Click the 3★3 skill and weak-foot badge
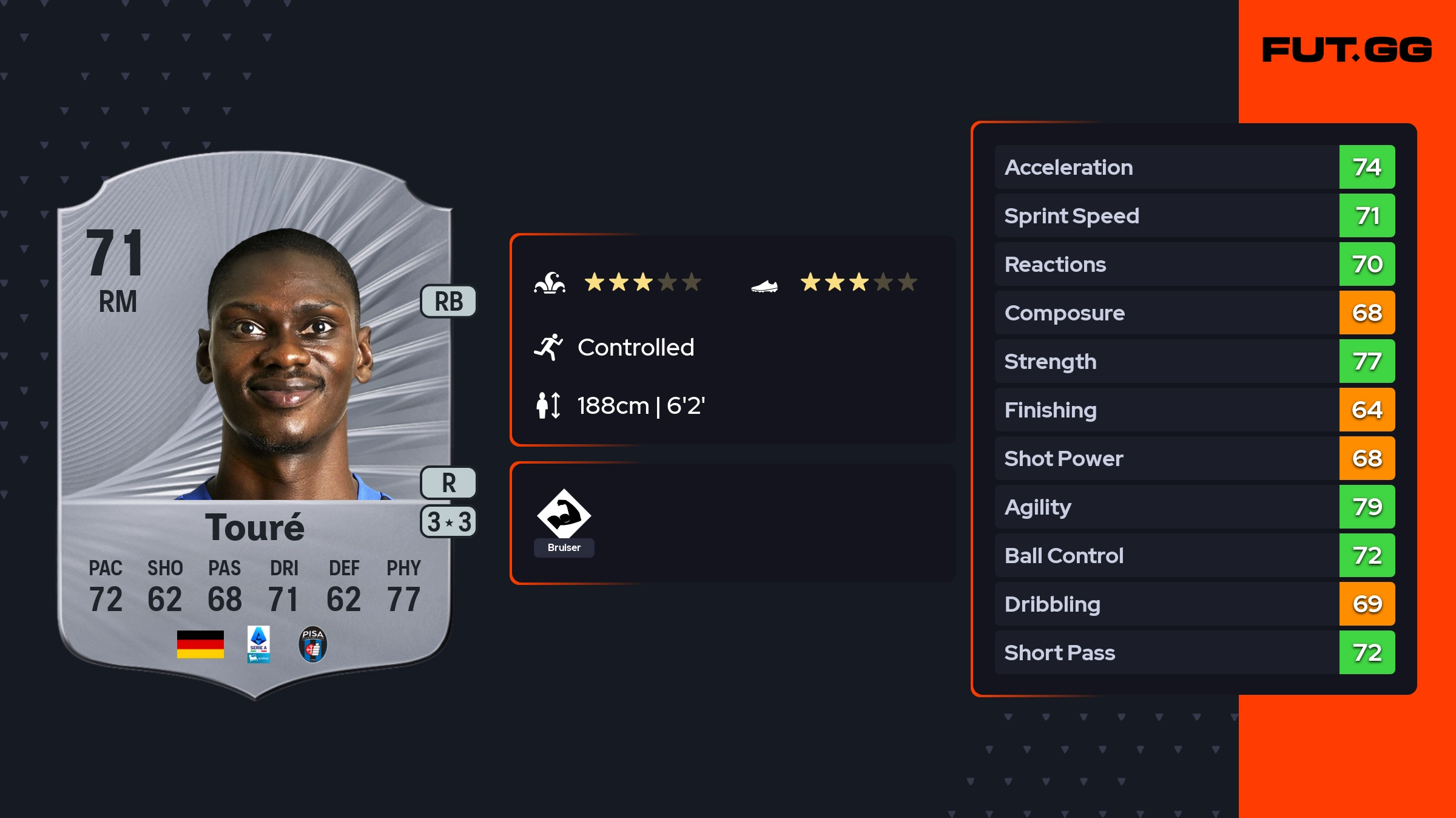This screenshot has width=1456, height=818. pyautogui.click(x=448, y=522)
